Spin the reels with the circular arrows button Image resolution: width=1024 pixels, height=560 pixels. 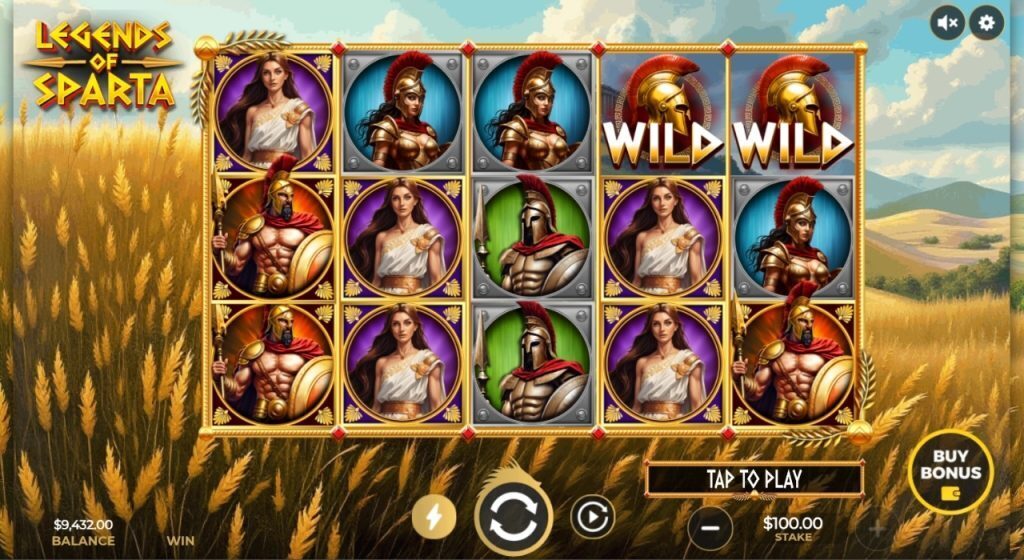coord(513,517)
